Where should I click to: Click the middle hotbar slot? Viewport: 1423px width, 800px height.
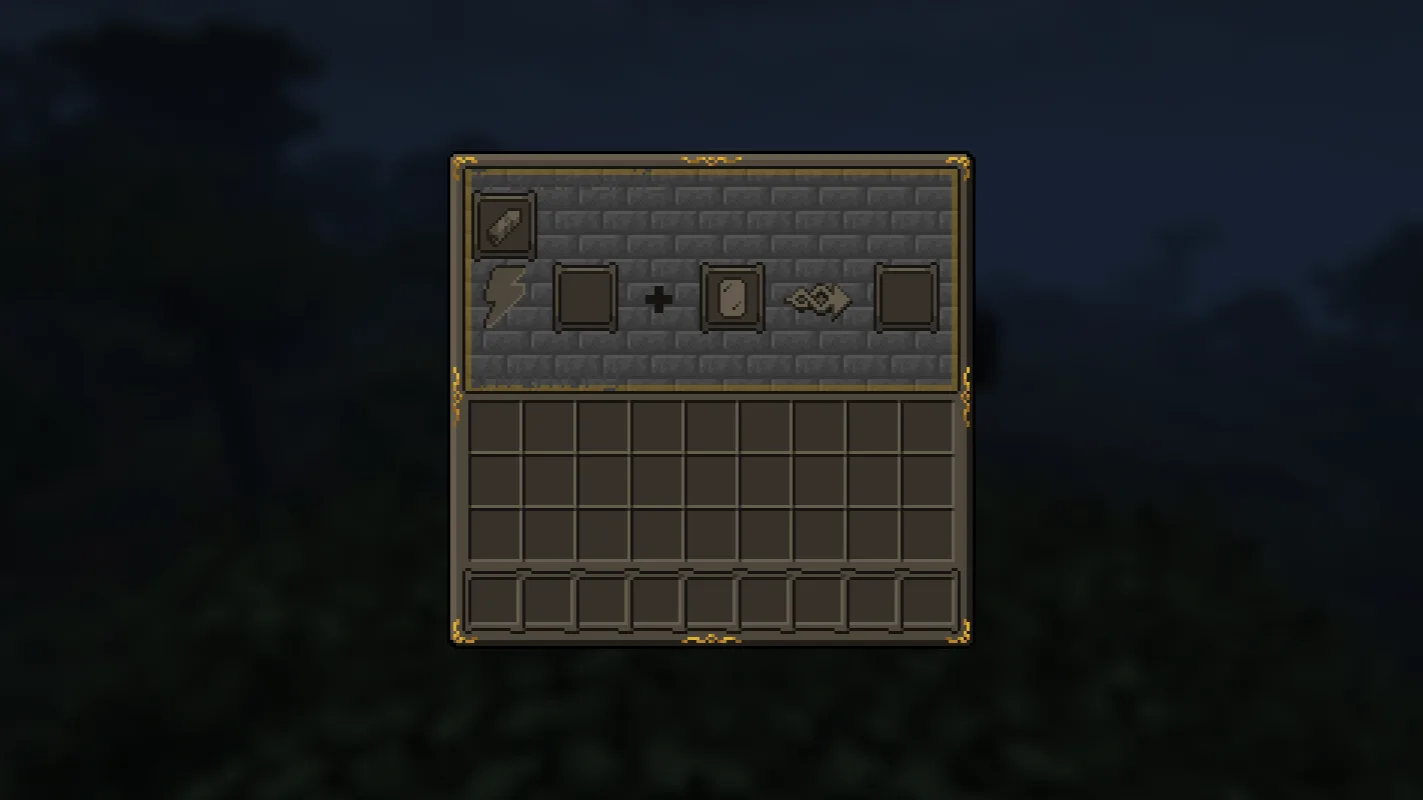713,602
